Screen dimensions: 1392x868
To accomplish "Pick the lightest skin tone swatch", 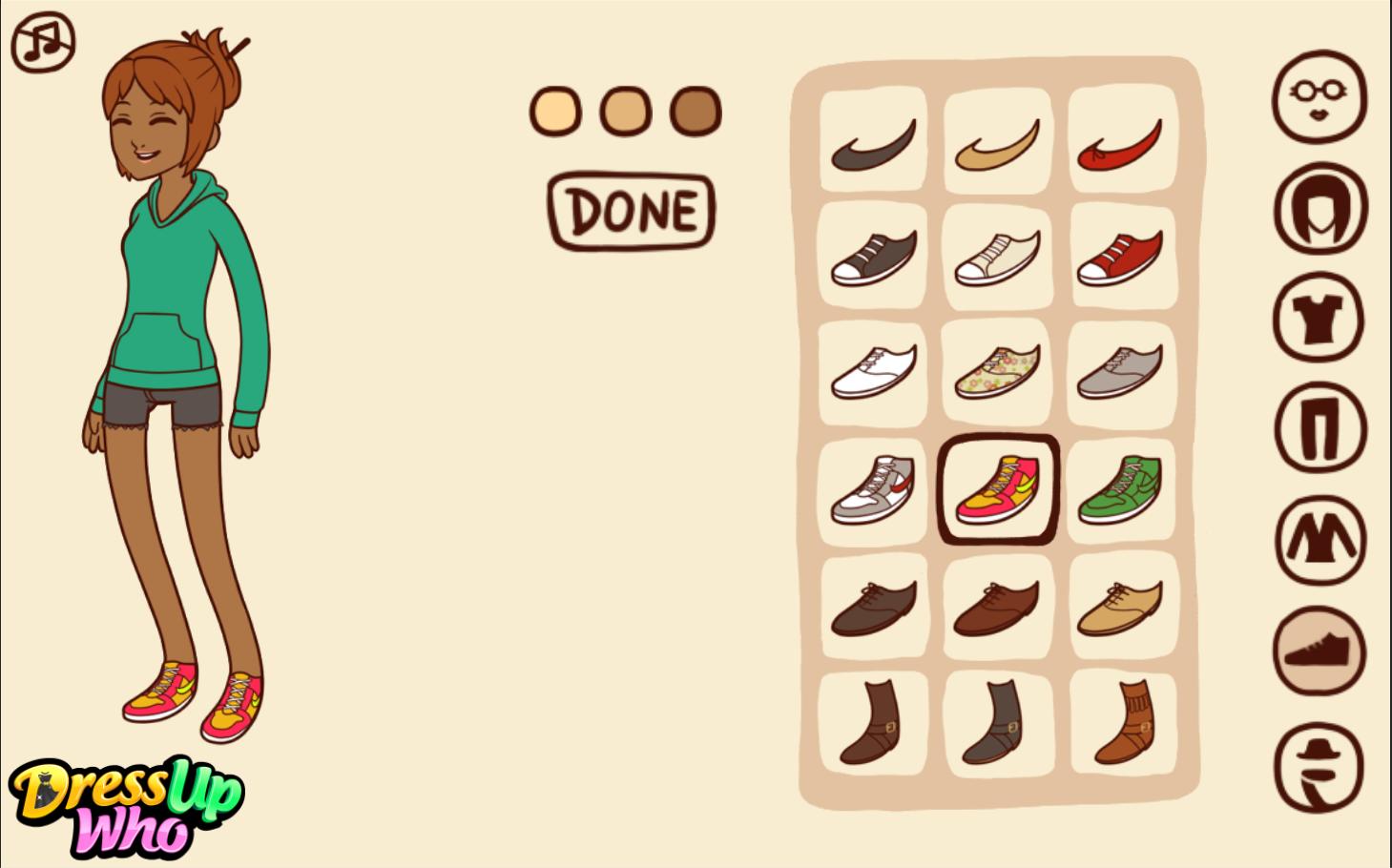I will click(555, 112).
